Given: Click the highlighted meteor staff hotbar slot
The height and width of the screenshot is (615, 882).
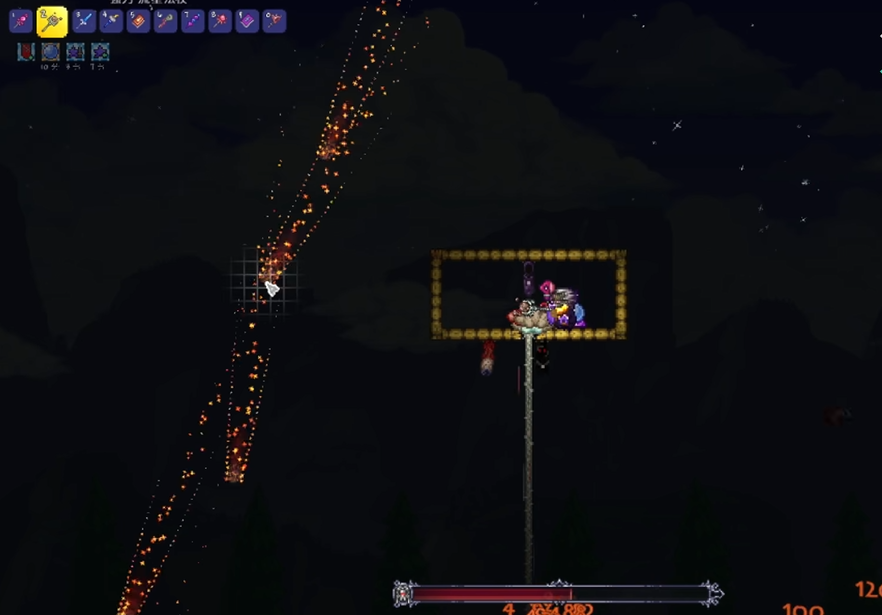Looking at the screenshot, I should pos(52,21).
